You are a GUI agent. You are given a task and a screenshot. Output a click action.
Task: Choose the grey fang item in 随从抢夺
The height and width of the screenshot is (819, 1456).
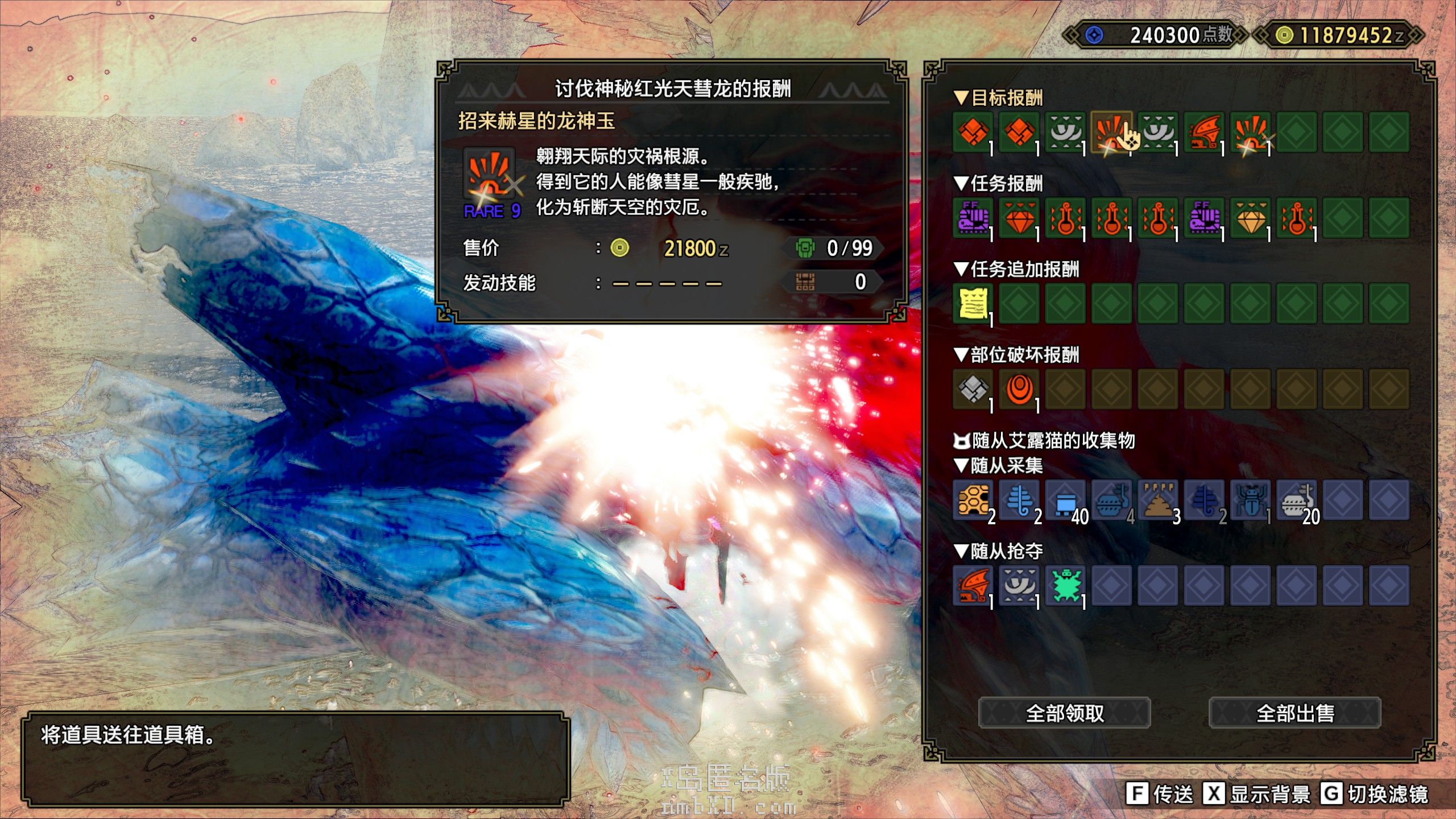[1019, 585]
